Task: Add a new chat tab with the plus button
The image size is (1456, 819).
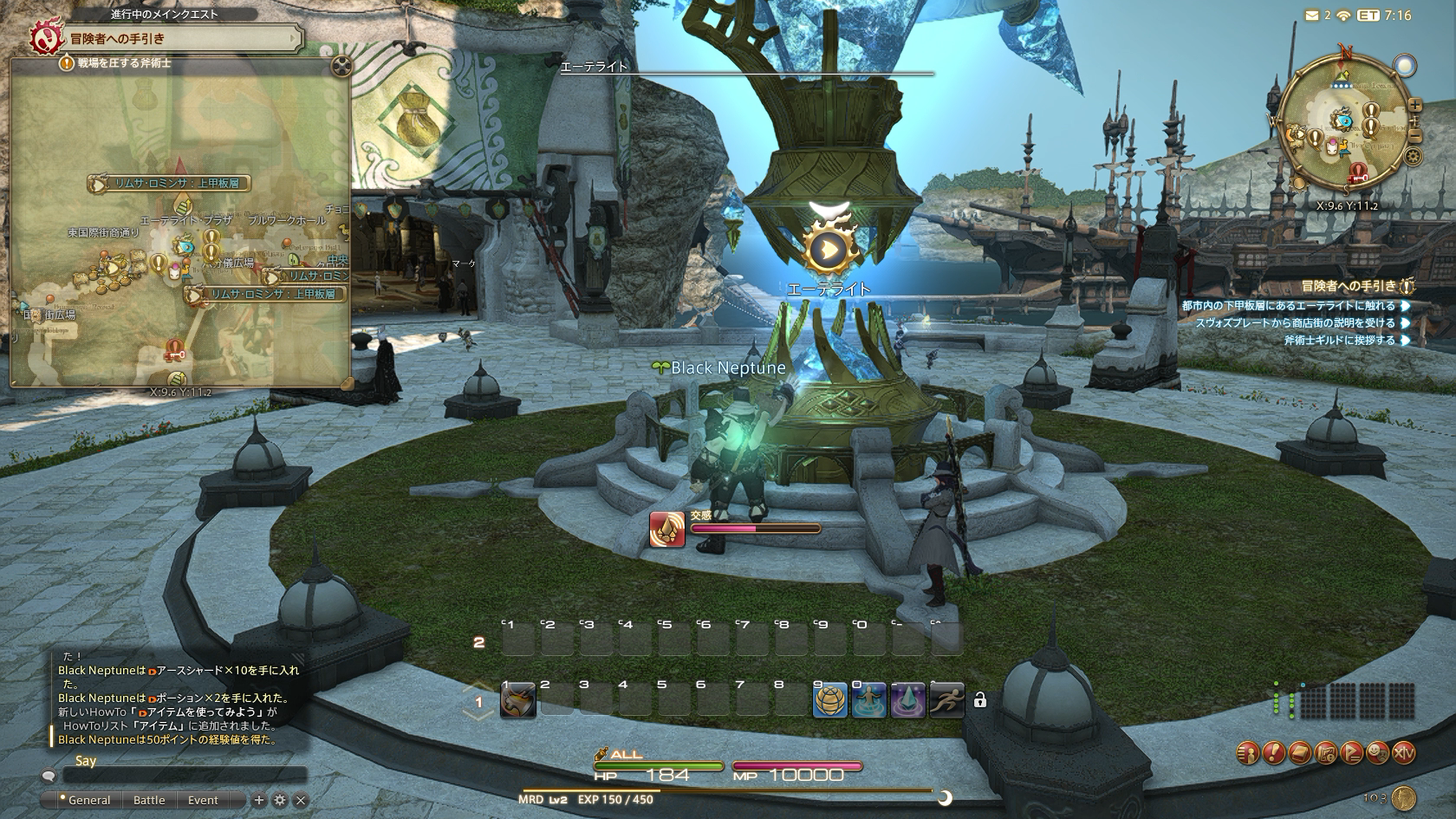Action: [258, 801]
